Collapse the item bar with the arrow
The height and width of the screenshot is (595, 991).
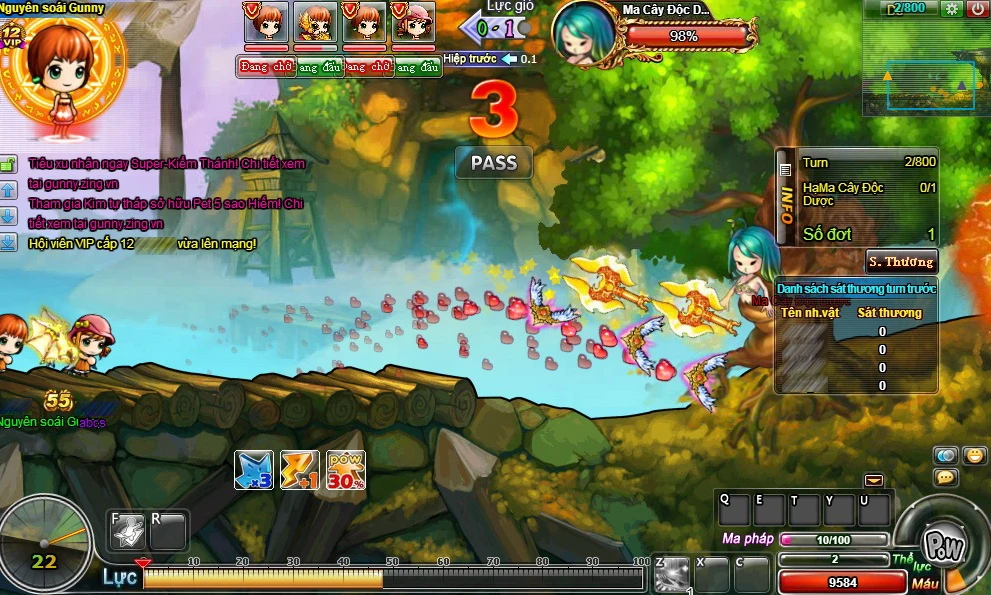tap(874, 480)
